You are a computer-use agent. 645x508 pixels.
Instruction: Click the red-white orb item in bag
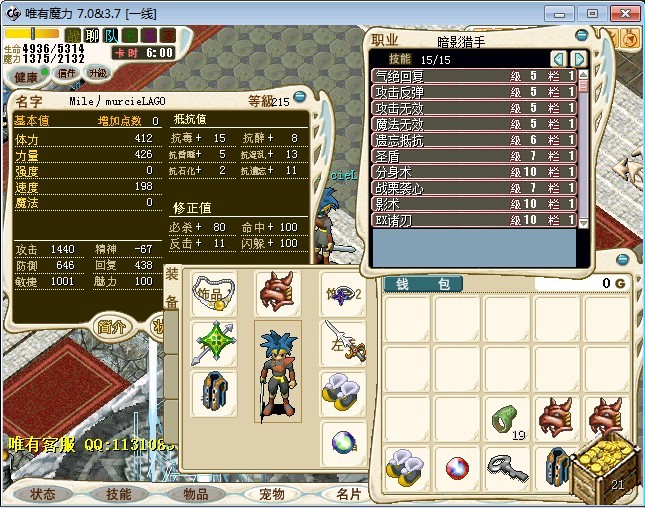pyautogui.click(x=457, y=467)
